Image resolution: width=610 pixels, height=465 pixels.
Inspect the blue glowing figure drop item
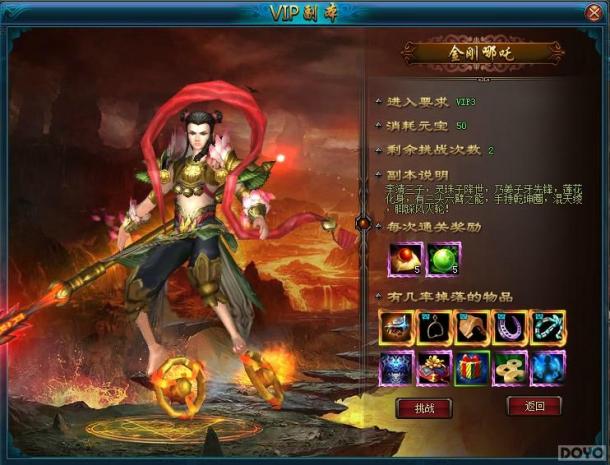[548, 367]
